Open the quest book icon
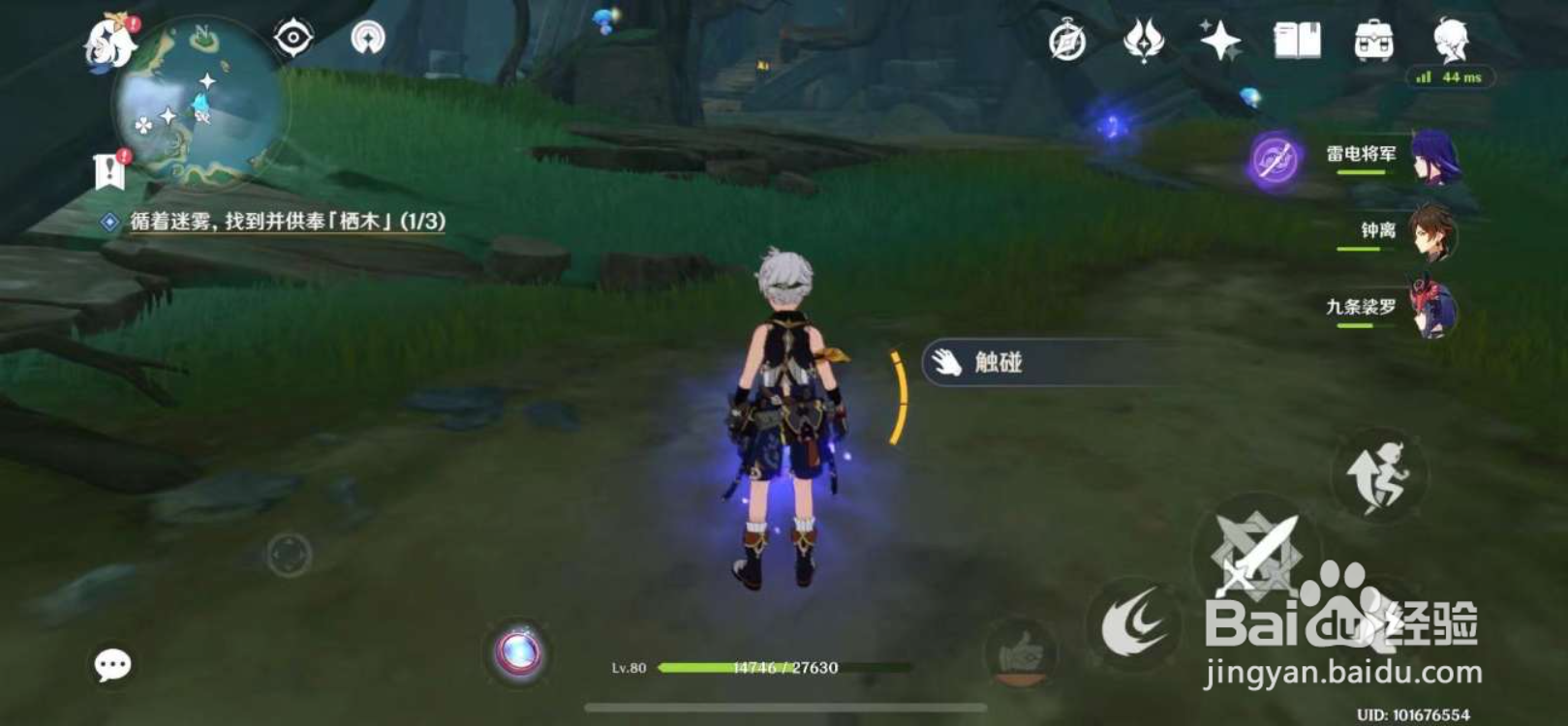 click(1298, 41)
